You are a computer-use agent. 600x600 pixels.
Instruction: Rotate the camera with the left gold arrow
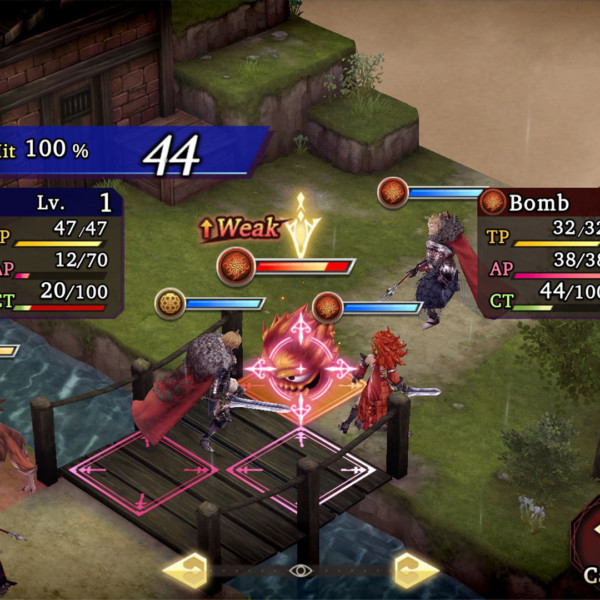[186, 571]
